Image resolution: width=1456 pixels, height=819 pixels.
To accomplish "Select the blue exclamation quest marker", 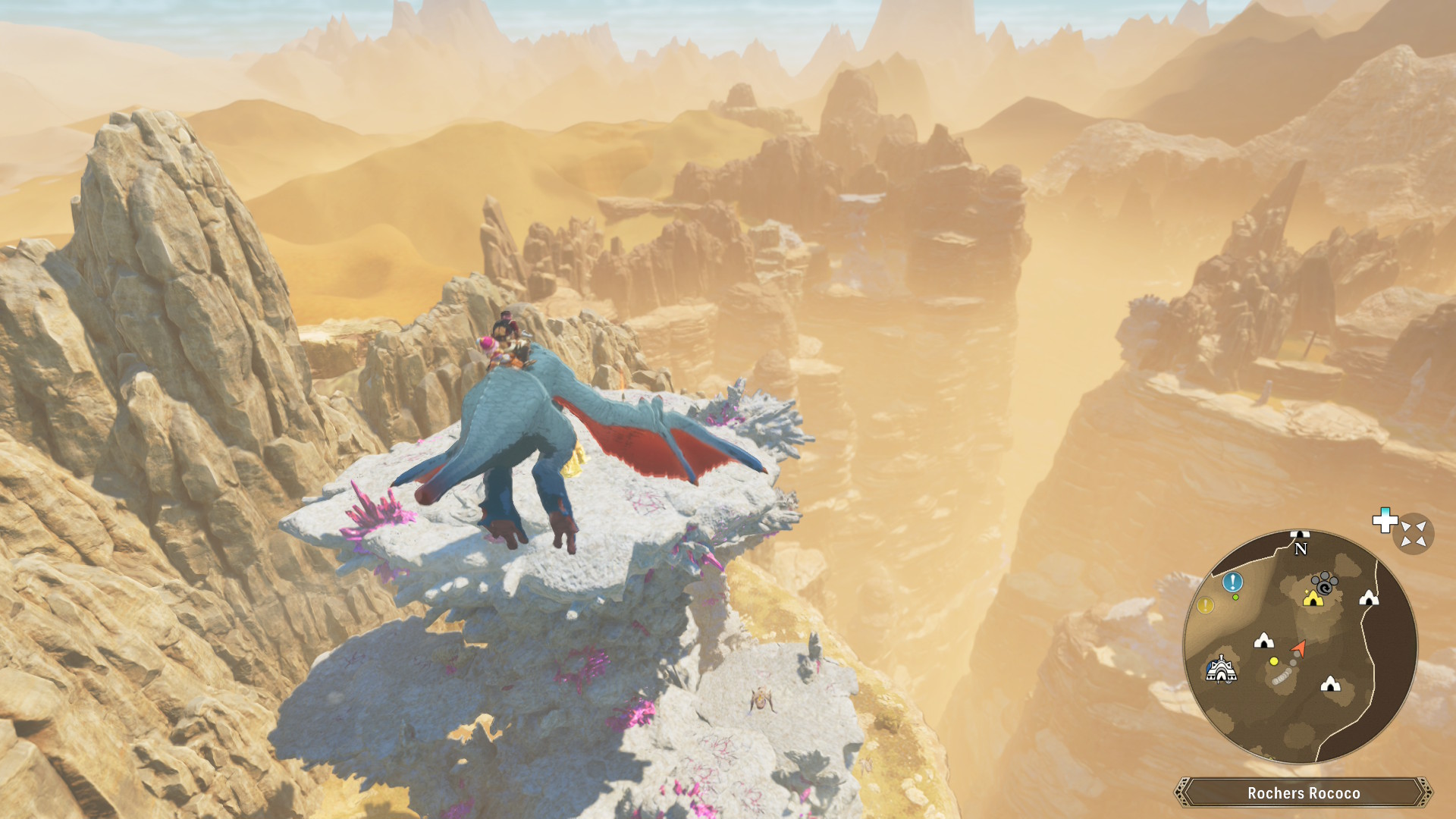I will (x=1233, y=582).
